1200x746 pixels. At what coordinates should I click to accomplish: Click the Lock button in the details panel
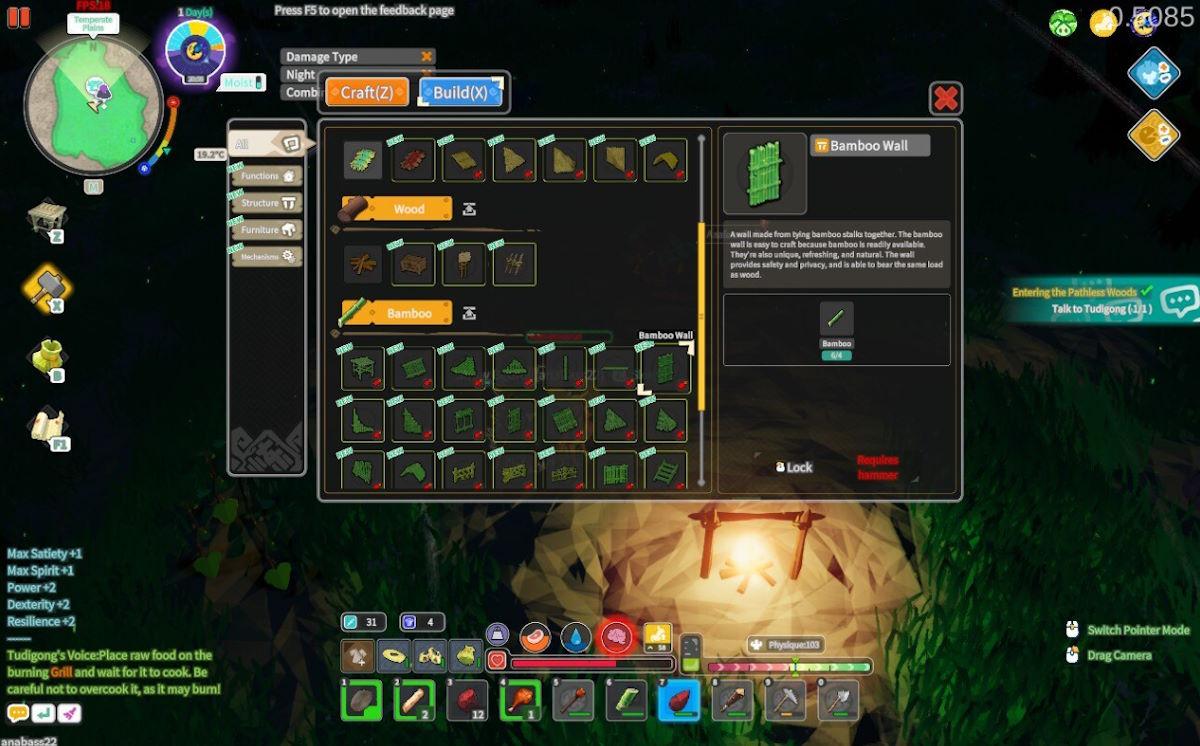(794, 467)
